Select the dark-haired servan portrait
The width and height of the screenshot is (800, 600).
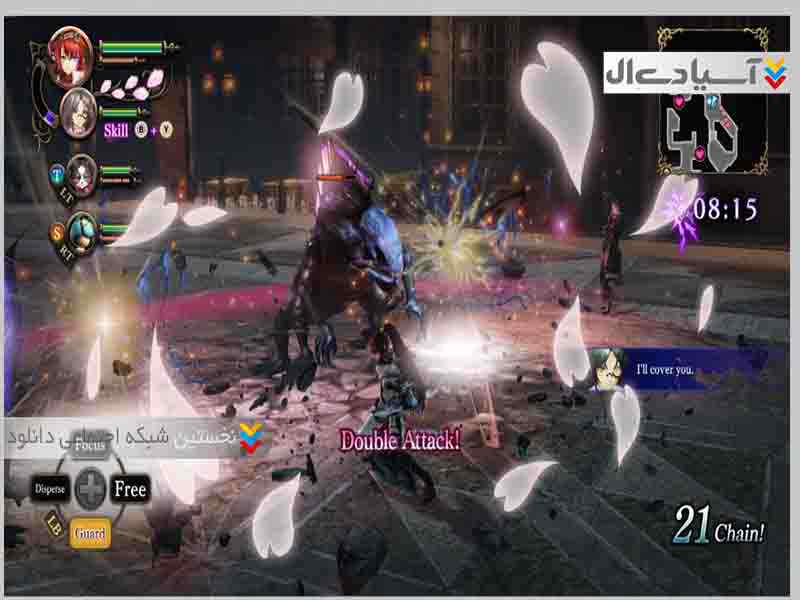(x=83, y=171)
